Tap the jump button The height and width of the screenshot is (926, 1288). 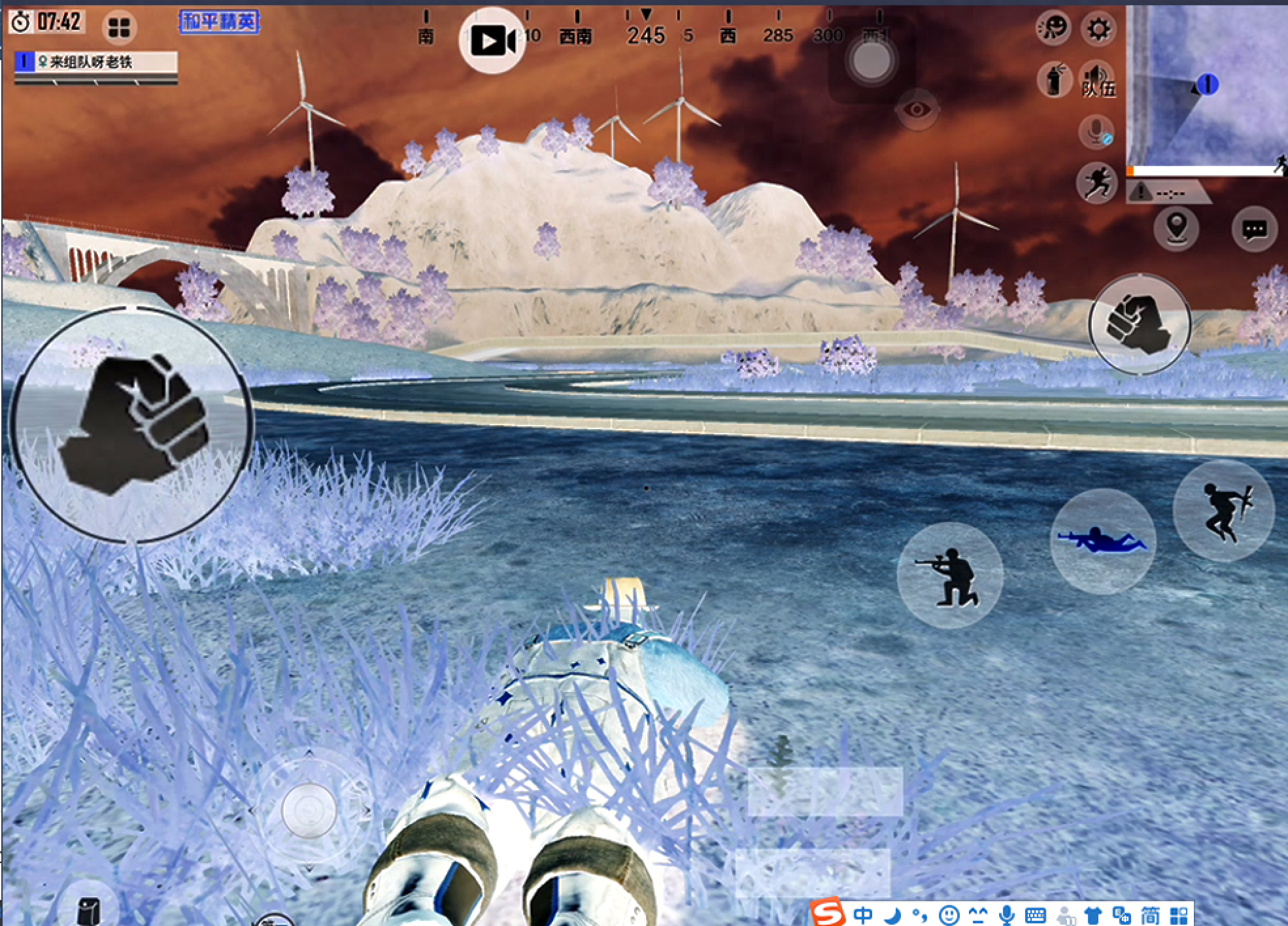coord(1223,511)
